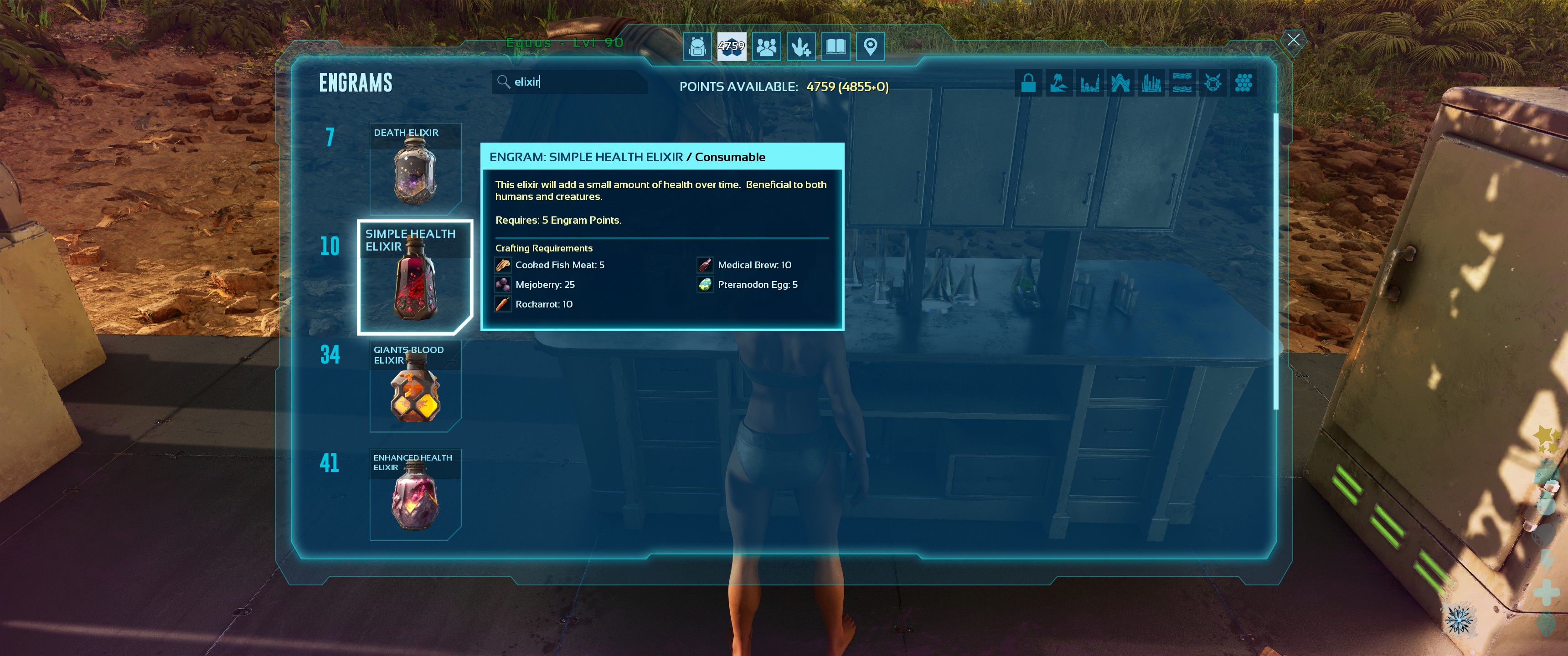This screenshot has height=656, width=1568.
Task: Close the engrams window
Action: click(x=1293, y=40)
